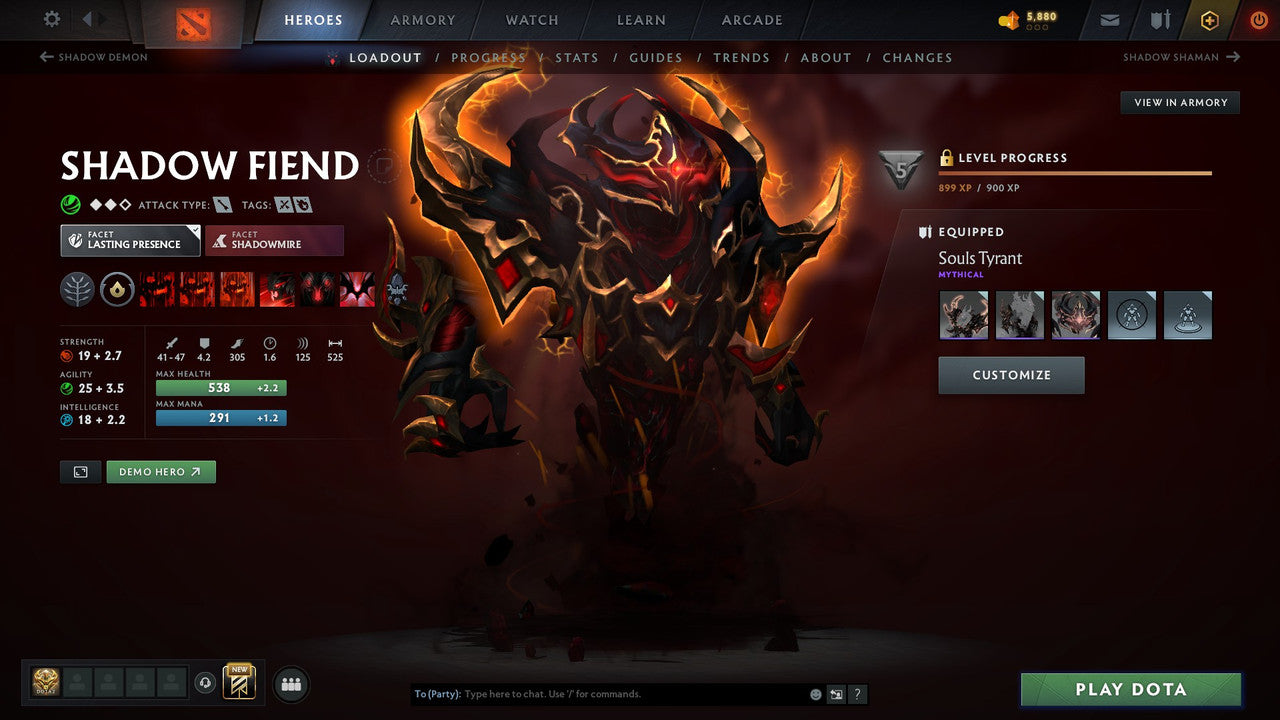Click the treasure/quests hexagon icon in top bar
This screenshot has width=1280, height=720.
click(1209, 19)
